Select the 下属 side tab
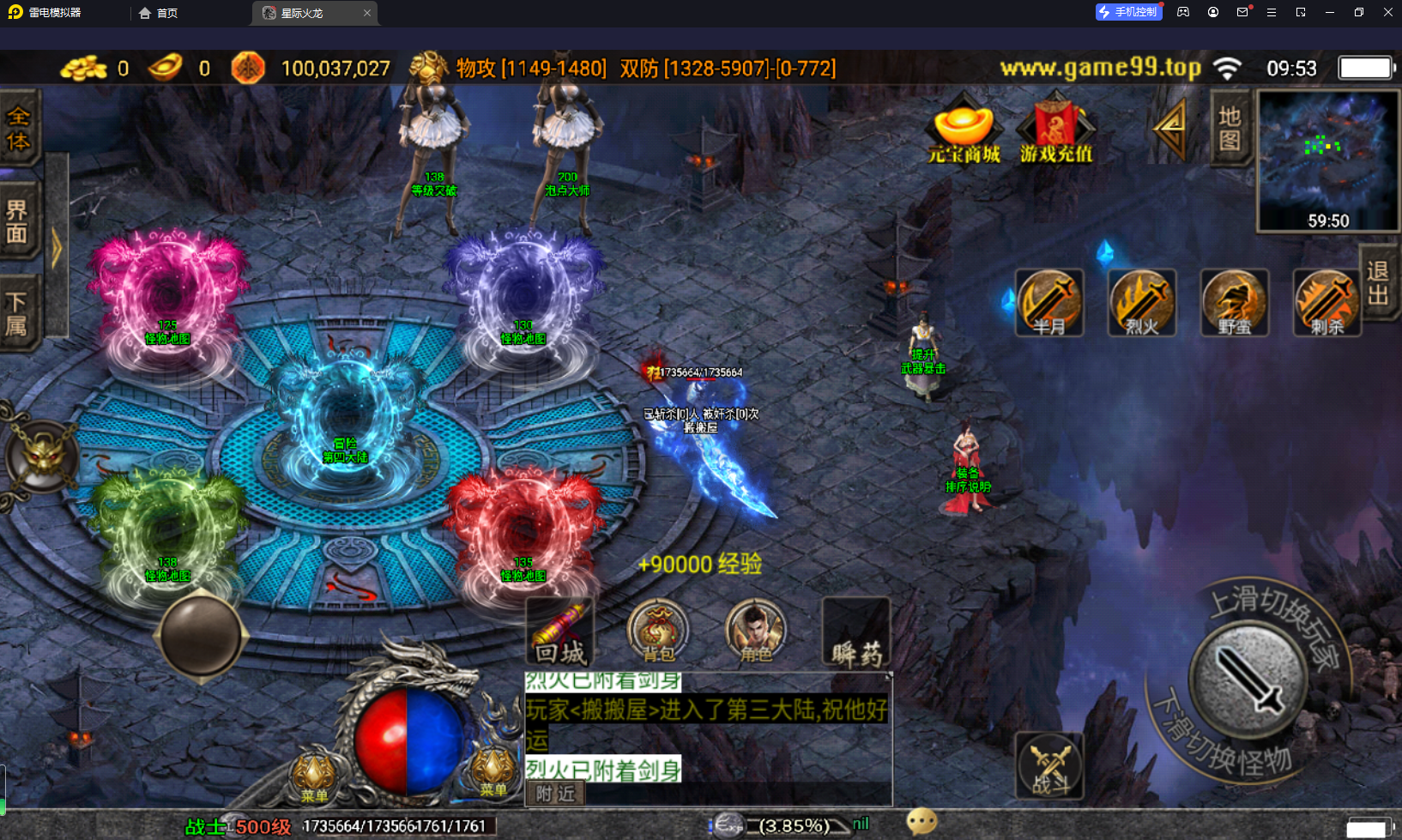 pyautogui.click(x=18, y=313)
